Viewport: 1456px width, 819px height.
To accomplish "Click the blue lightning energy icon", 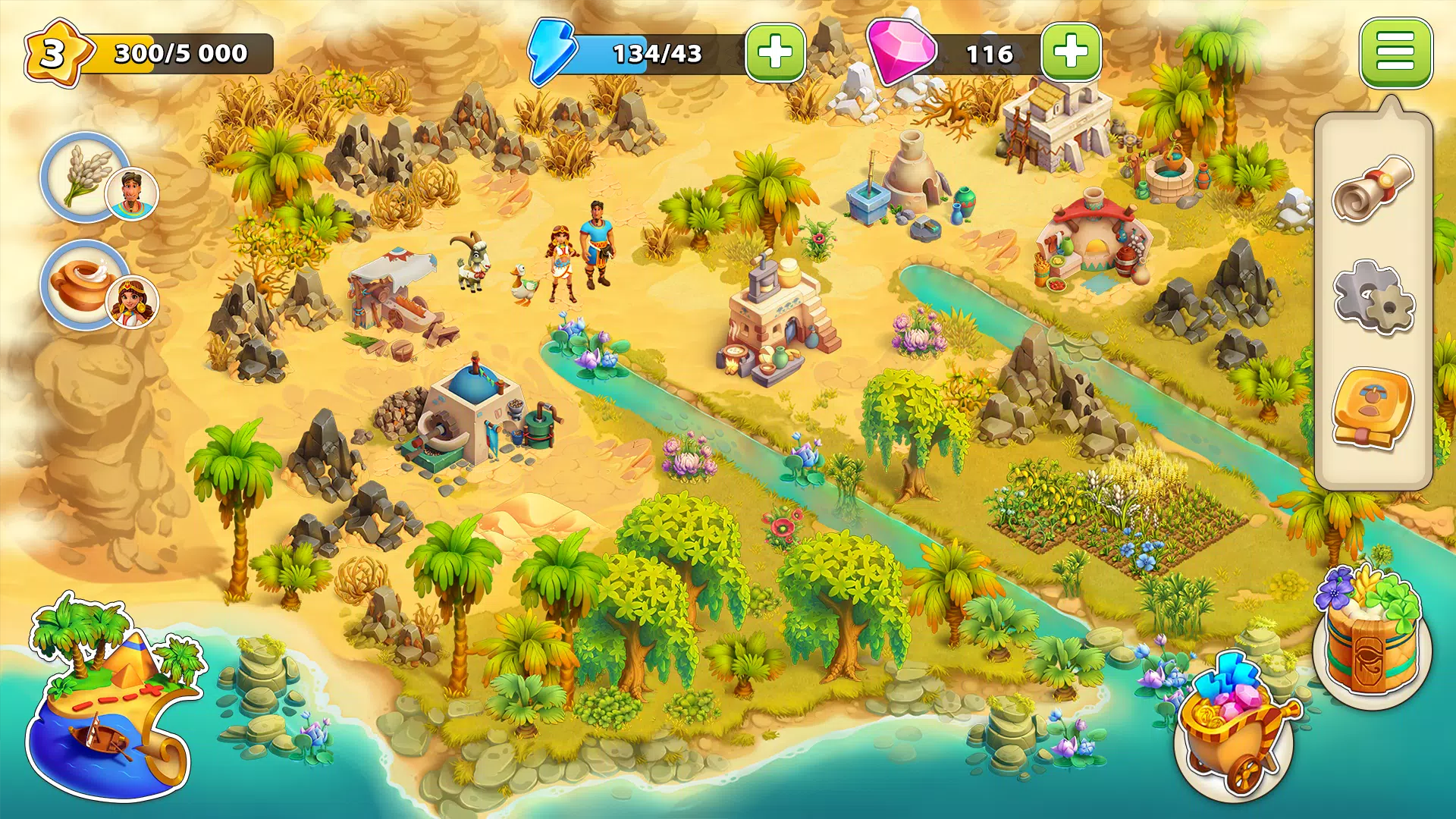I will click(554, 53).
